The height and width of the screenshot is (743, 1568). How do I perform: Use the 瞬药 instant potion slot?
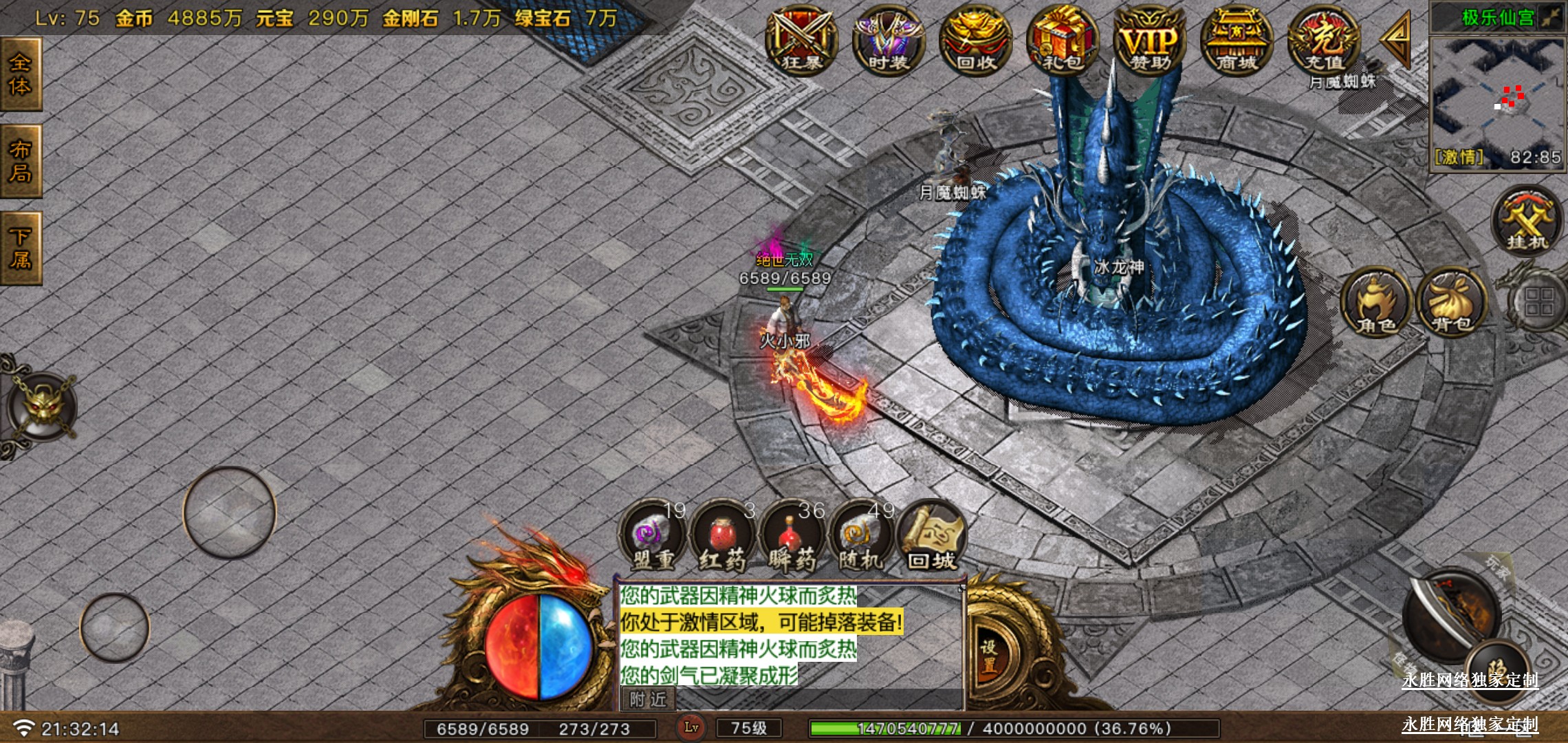pyautogui.click(x=792, y=538)
